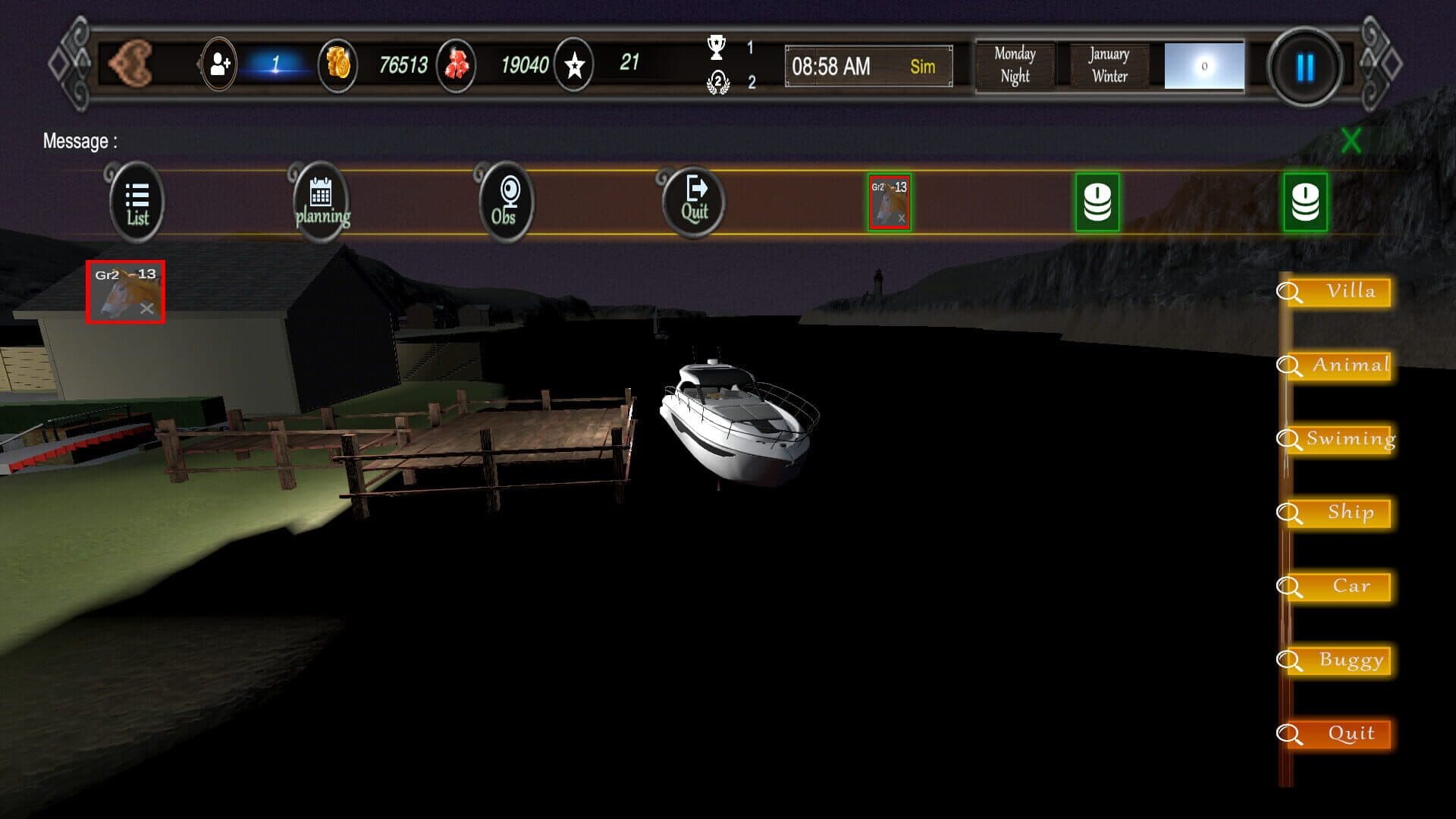Open the planning calendar
This screenshot has width=1456, height=819.
pyautogui.click(x=322, y=202)
